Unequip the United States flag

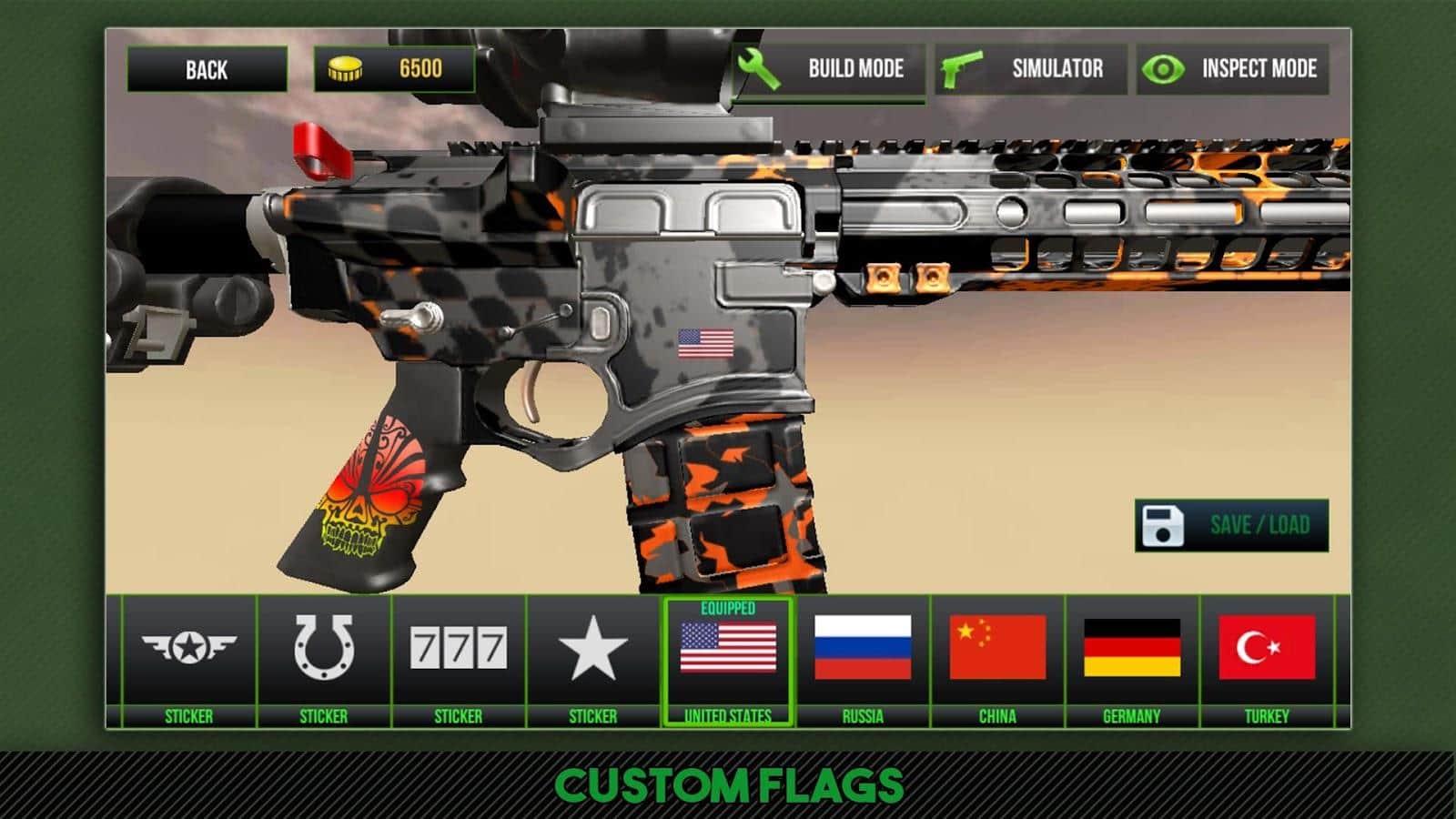[730, 648]
